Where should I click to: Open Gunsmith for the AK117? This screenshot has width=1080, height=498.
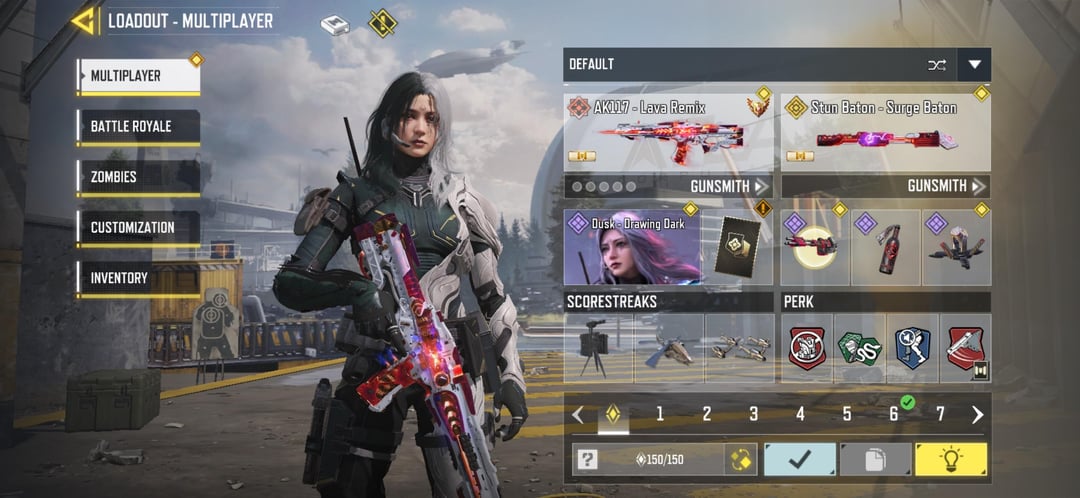click(729, 186)
